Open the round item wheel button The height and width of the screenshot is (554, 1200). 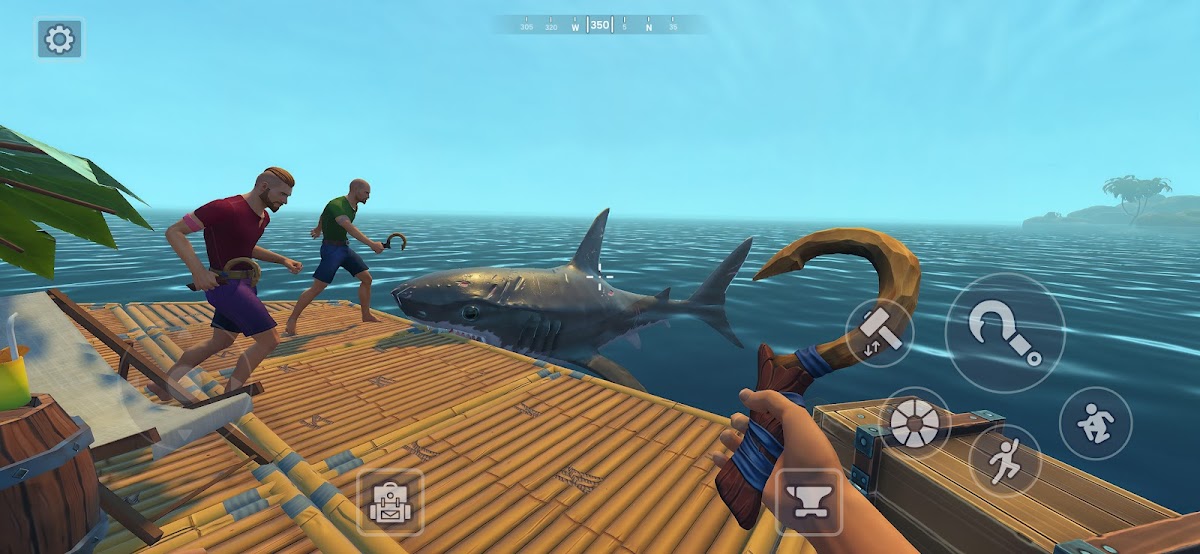(x=915, y=423)
